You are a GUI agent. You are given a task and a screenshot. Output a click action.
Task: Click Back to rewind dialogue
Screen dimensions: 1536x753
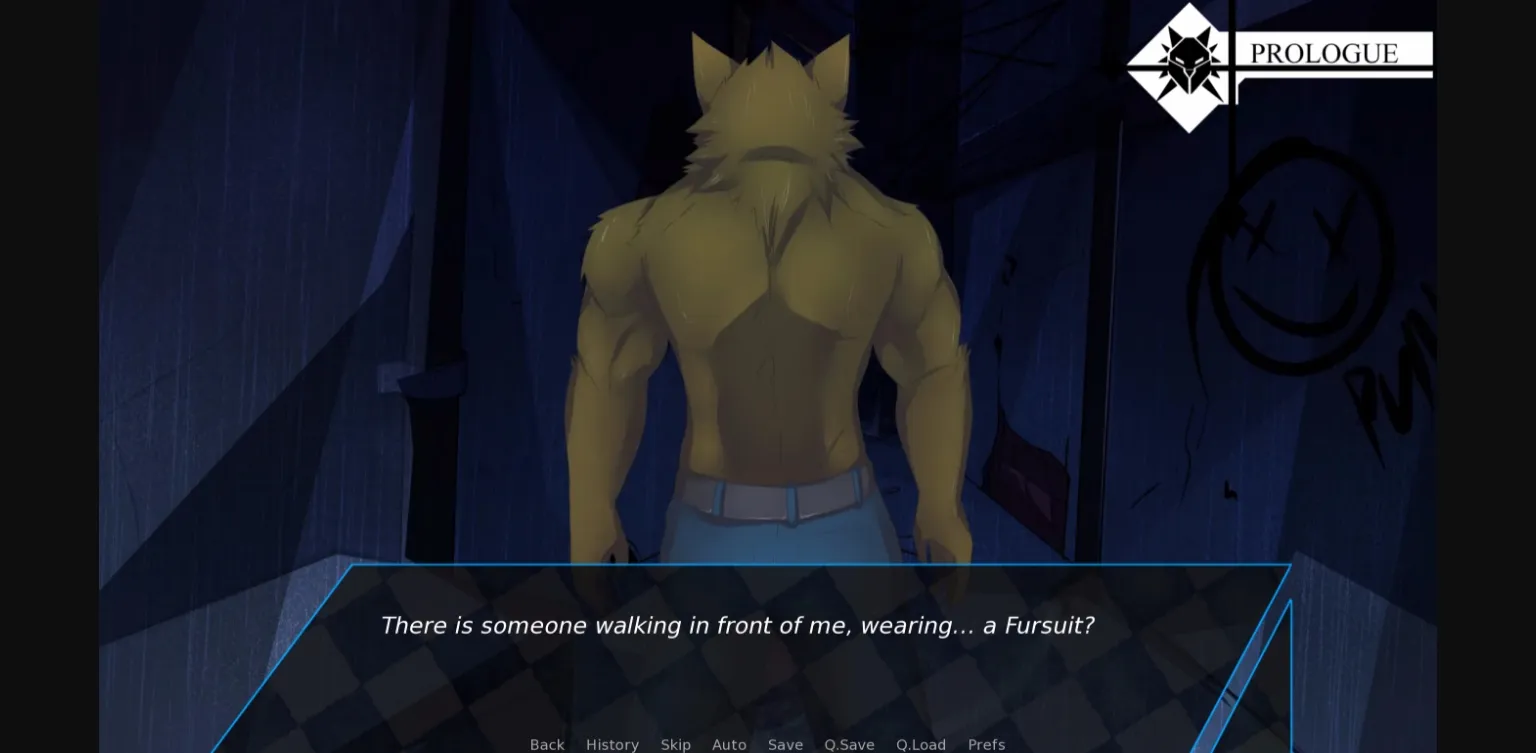tap(547, 744)
